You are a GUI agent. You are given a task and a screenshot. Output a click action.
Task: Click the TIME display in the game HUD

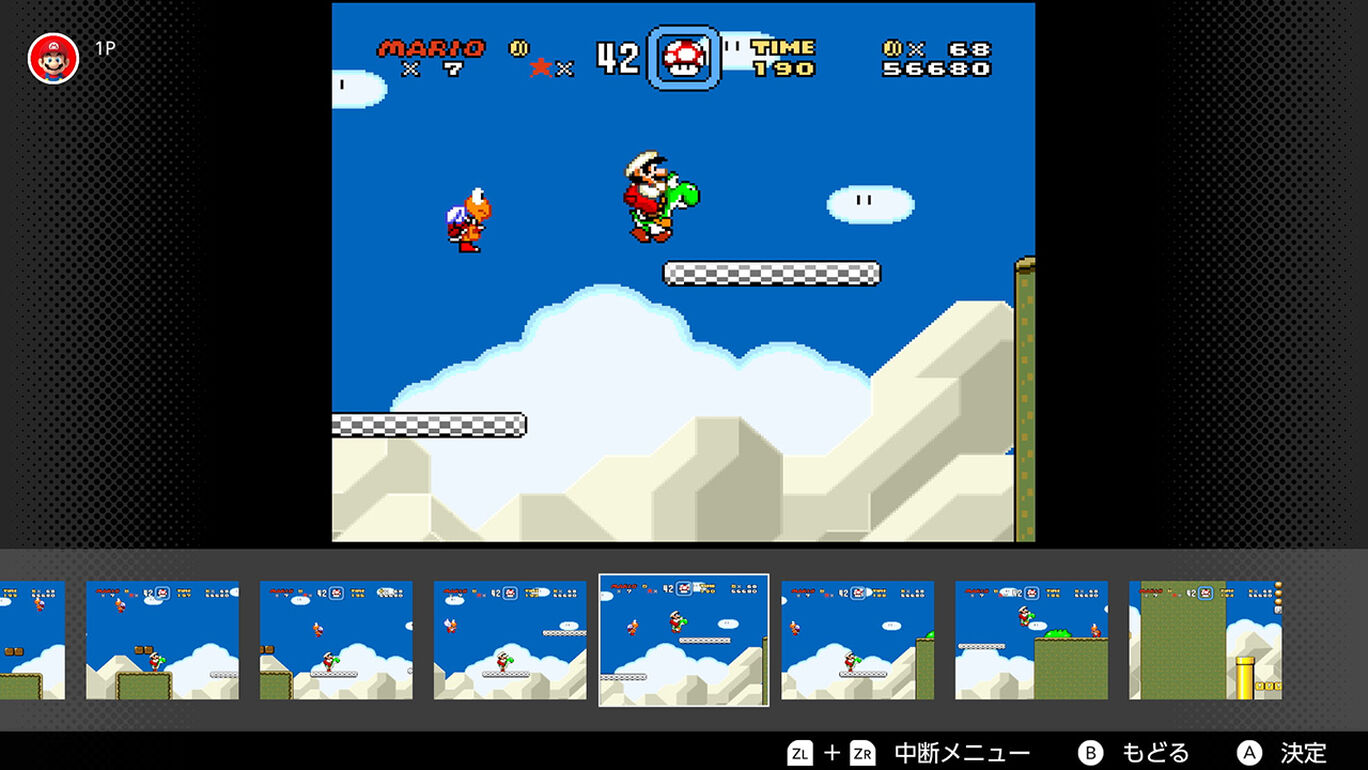click(782, 58)
